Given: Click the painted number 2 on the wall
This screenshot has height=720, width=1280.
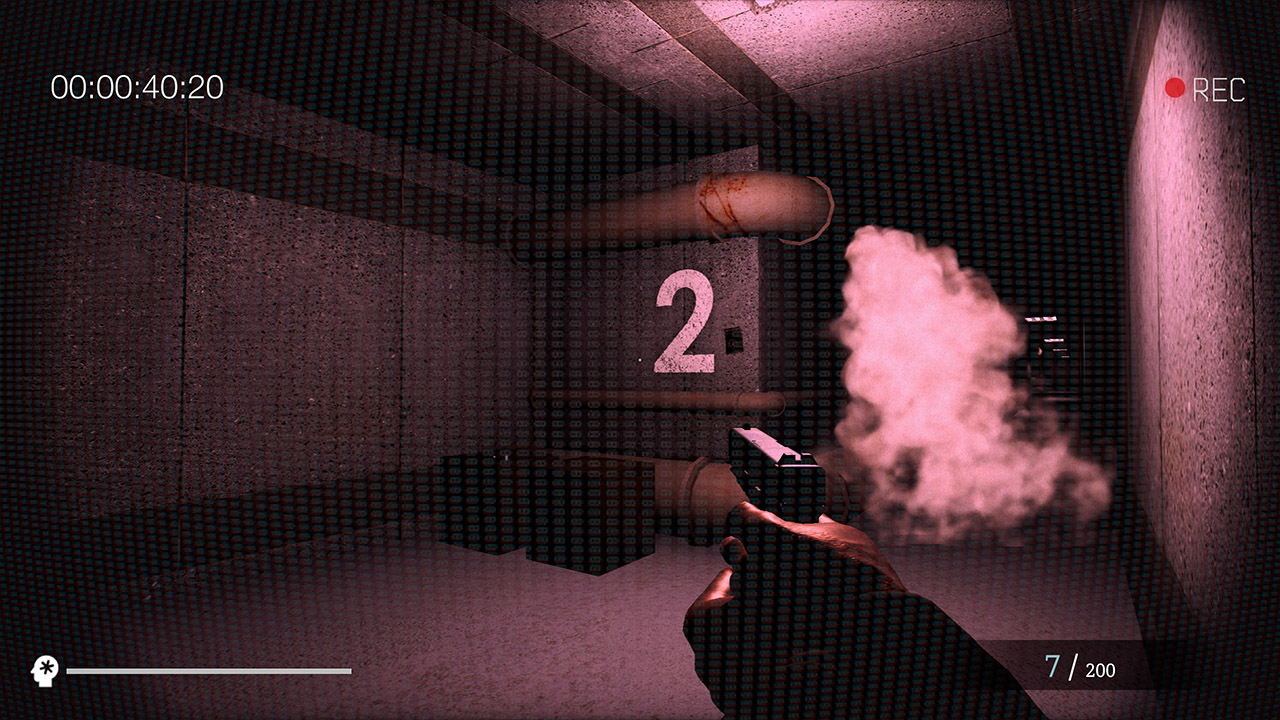Looking at the screenshot, I should point(685,320).
